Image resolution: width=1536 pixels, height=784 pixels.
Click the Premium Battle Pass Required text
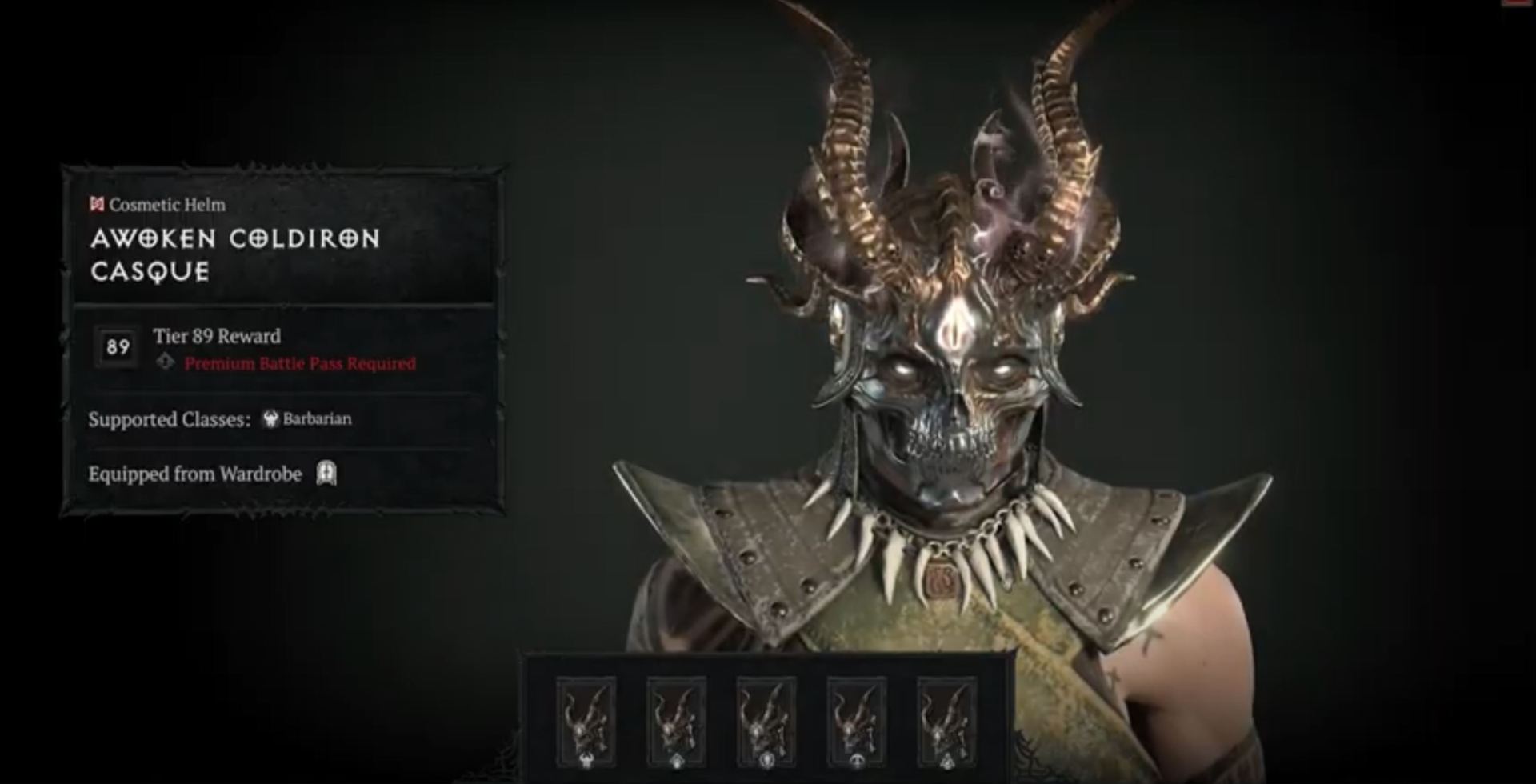pyautogui.click(x=298, y=363)
